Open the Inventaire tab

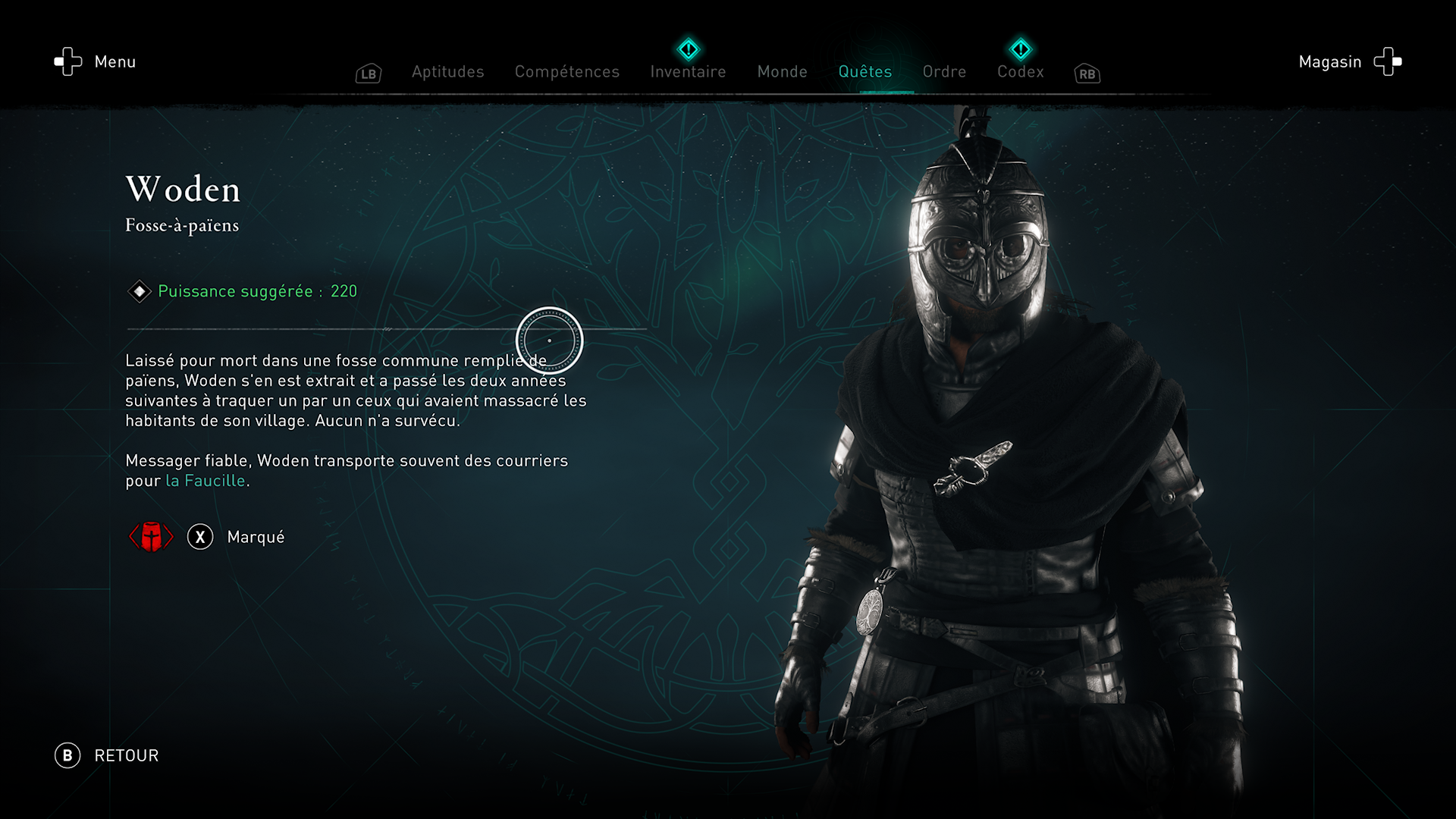[688, 72]
